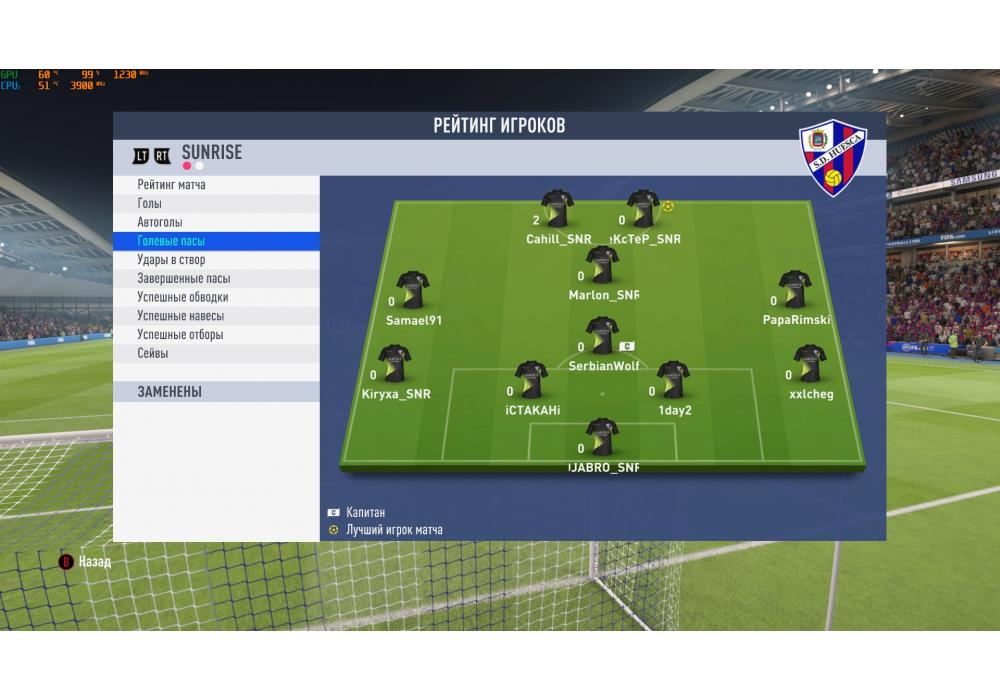
Task: Click the ЗАМЕНЕНЫ substitutes header
Action: (170, 392)
